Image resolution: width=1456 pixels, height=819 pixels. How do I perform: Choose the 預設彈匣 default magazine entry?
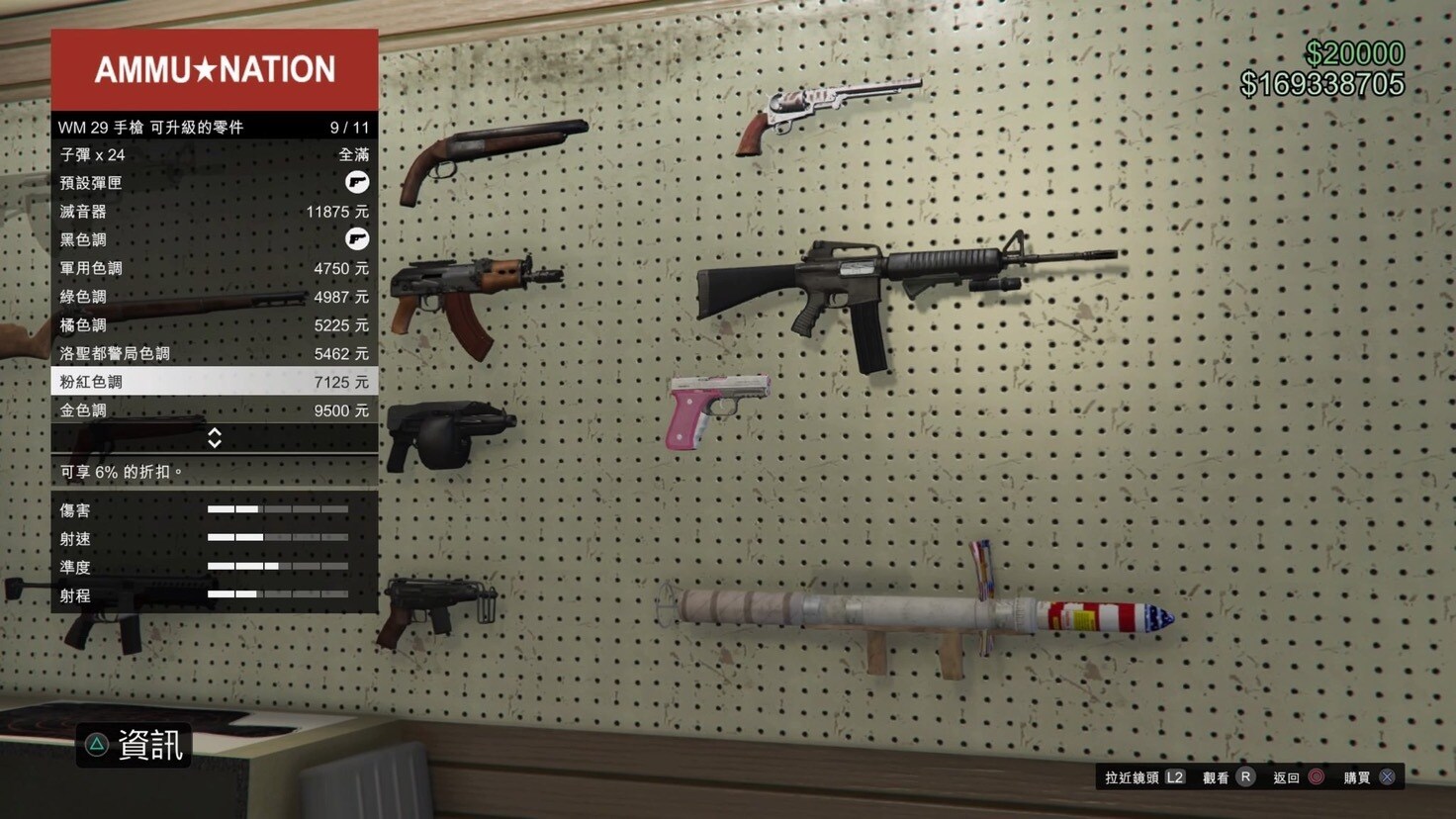pos(214,183)
